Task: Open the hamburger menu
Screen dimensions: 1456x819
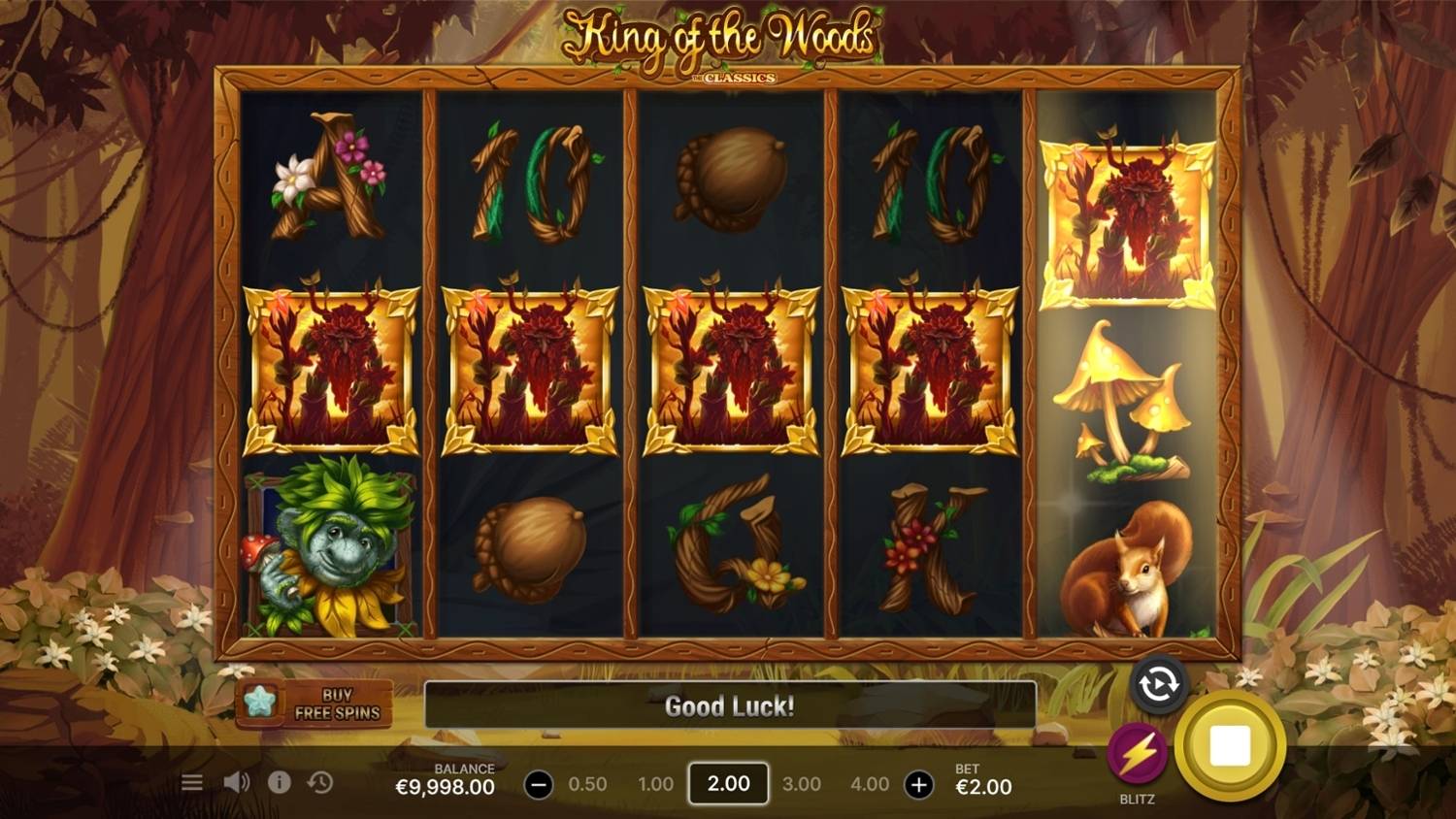Action: (192, 782)
